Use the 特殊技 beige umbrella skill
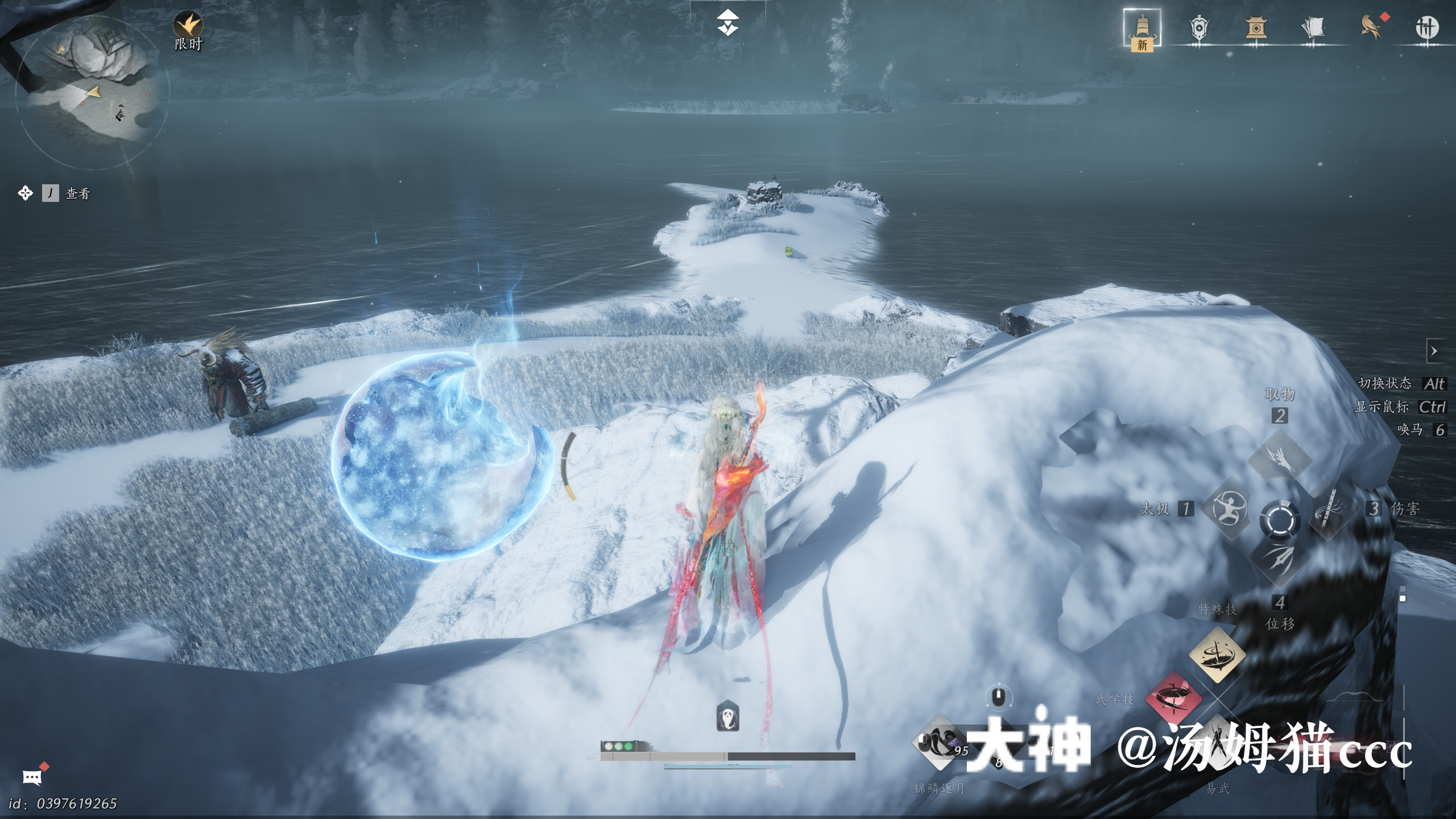 click(1217, 655)
